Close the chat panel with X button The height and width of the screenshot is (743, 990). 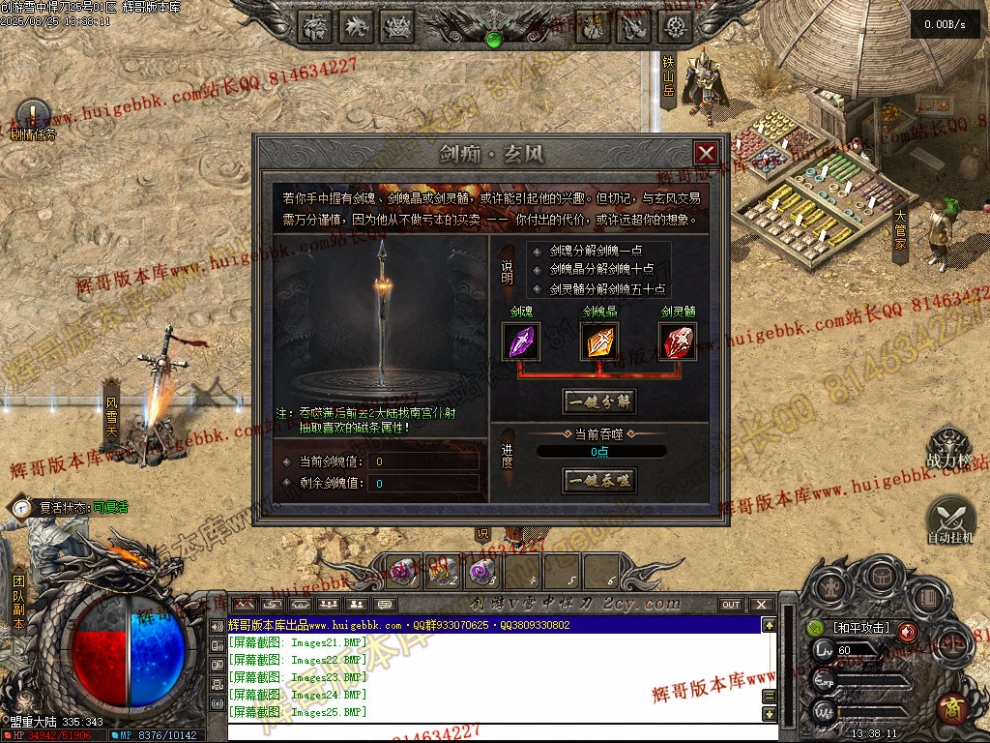pyautogui.click(x=761, y=604)
